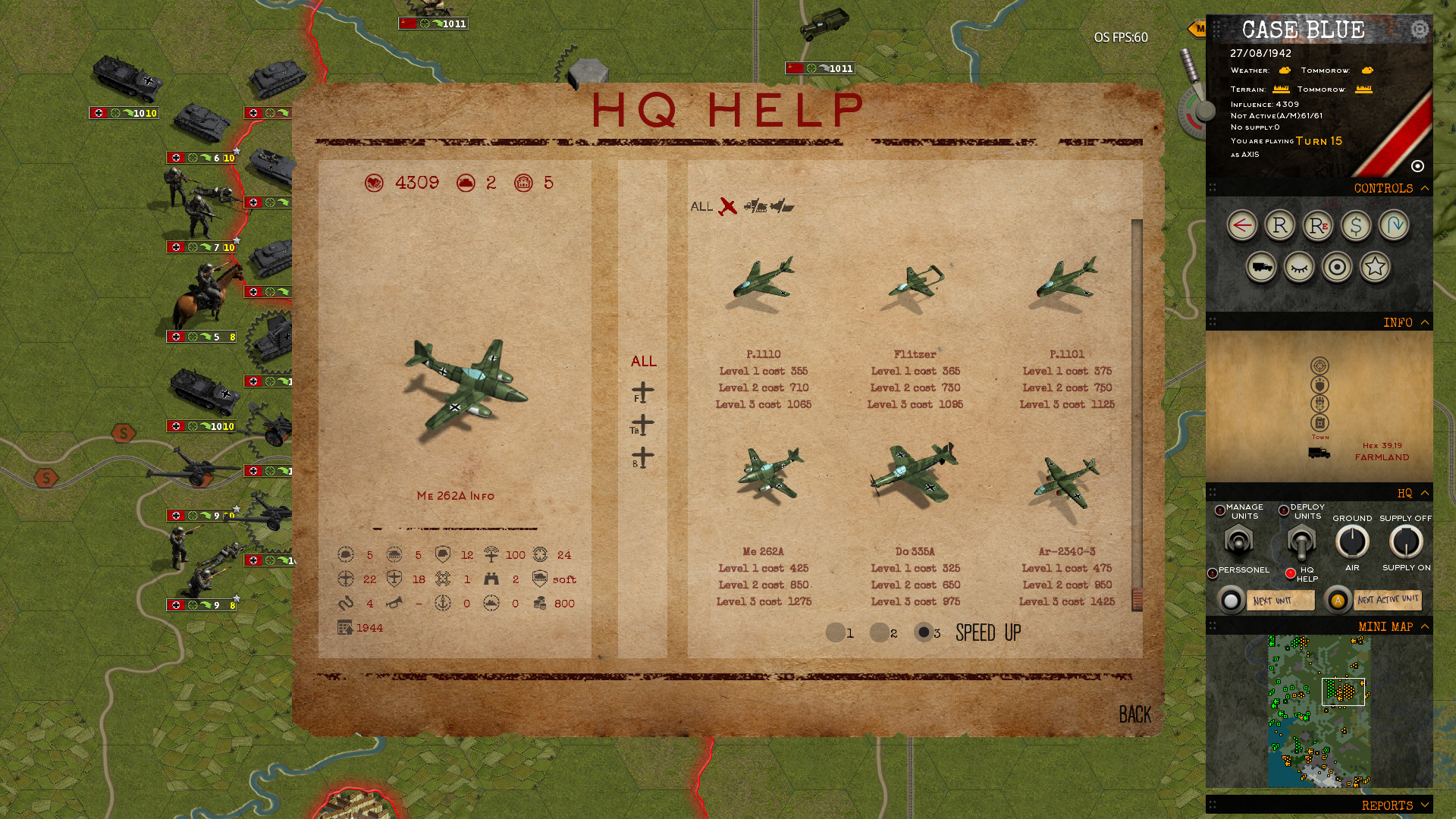This screenshot has width=1456, height=819.
Task: Click the closed-eye icon in Controls
Action: (1299, 268)
